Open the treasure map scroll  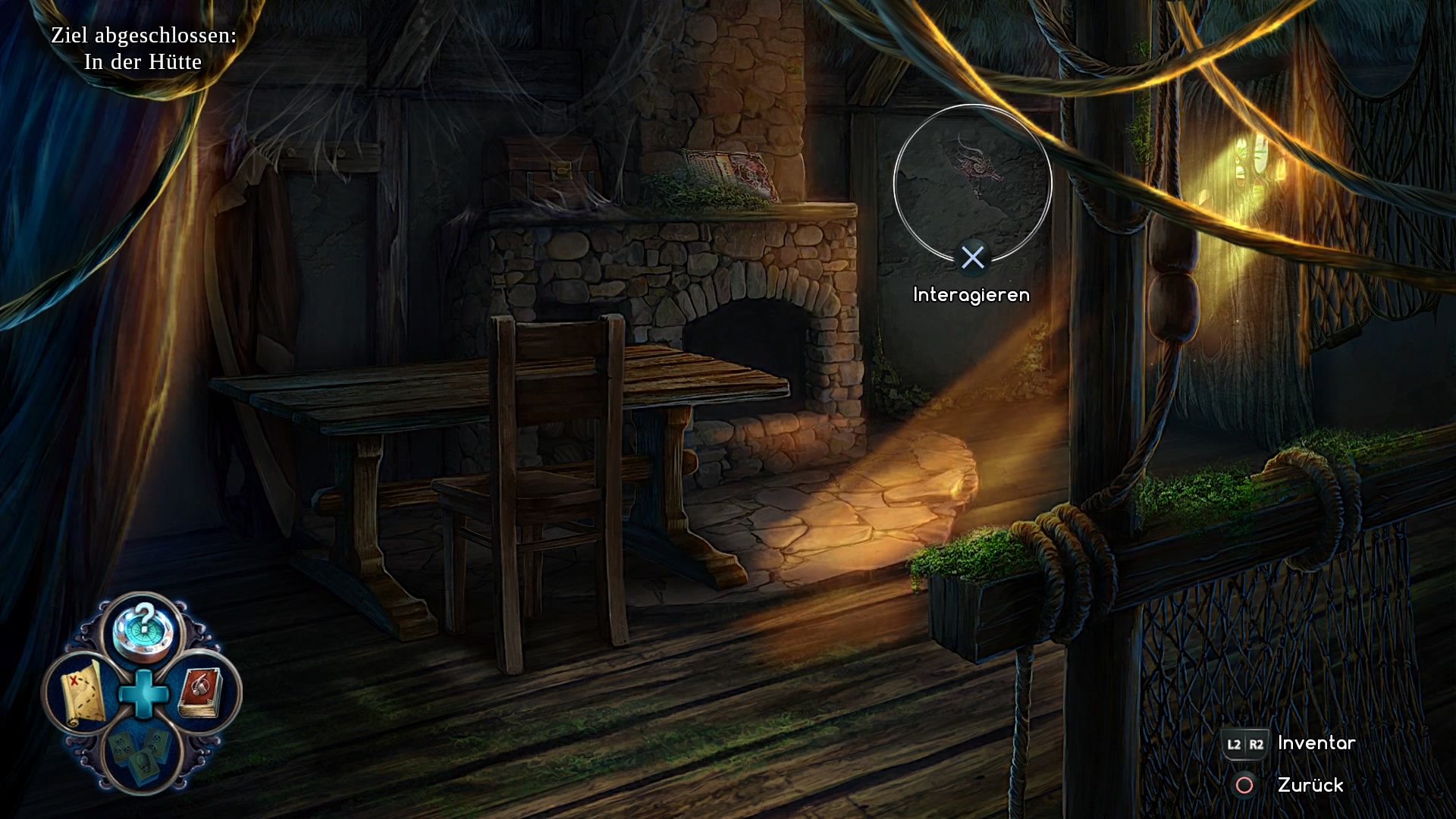pos(82,692)
